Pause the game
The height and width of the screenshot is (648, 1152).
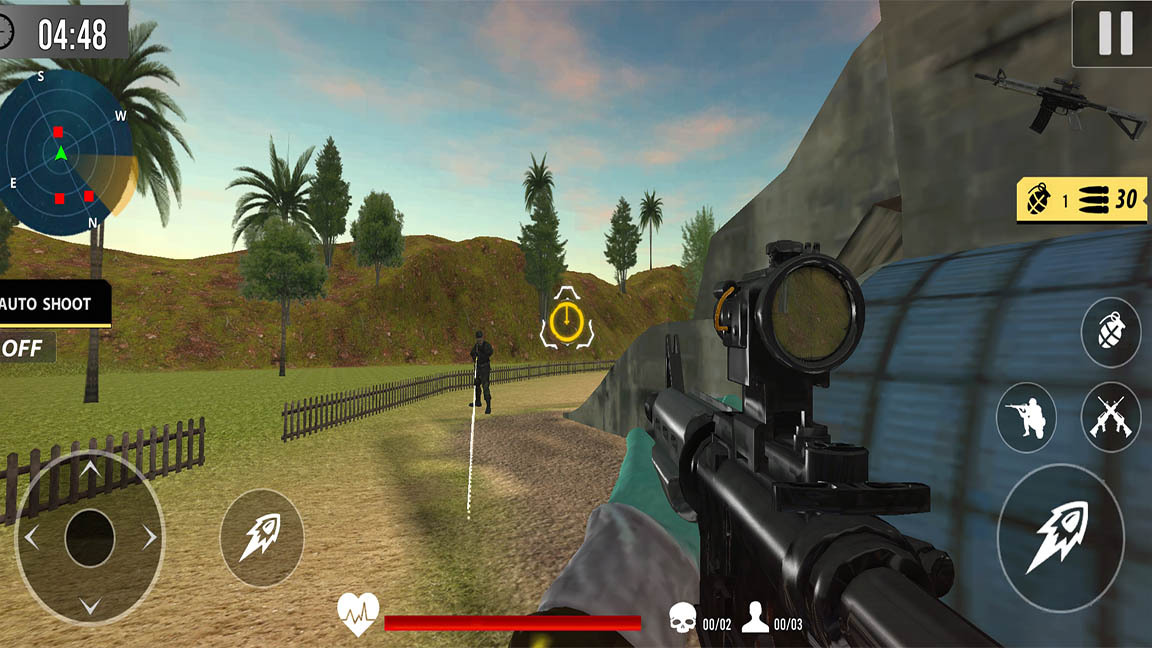1115,34
